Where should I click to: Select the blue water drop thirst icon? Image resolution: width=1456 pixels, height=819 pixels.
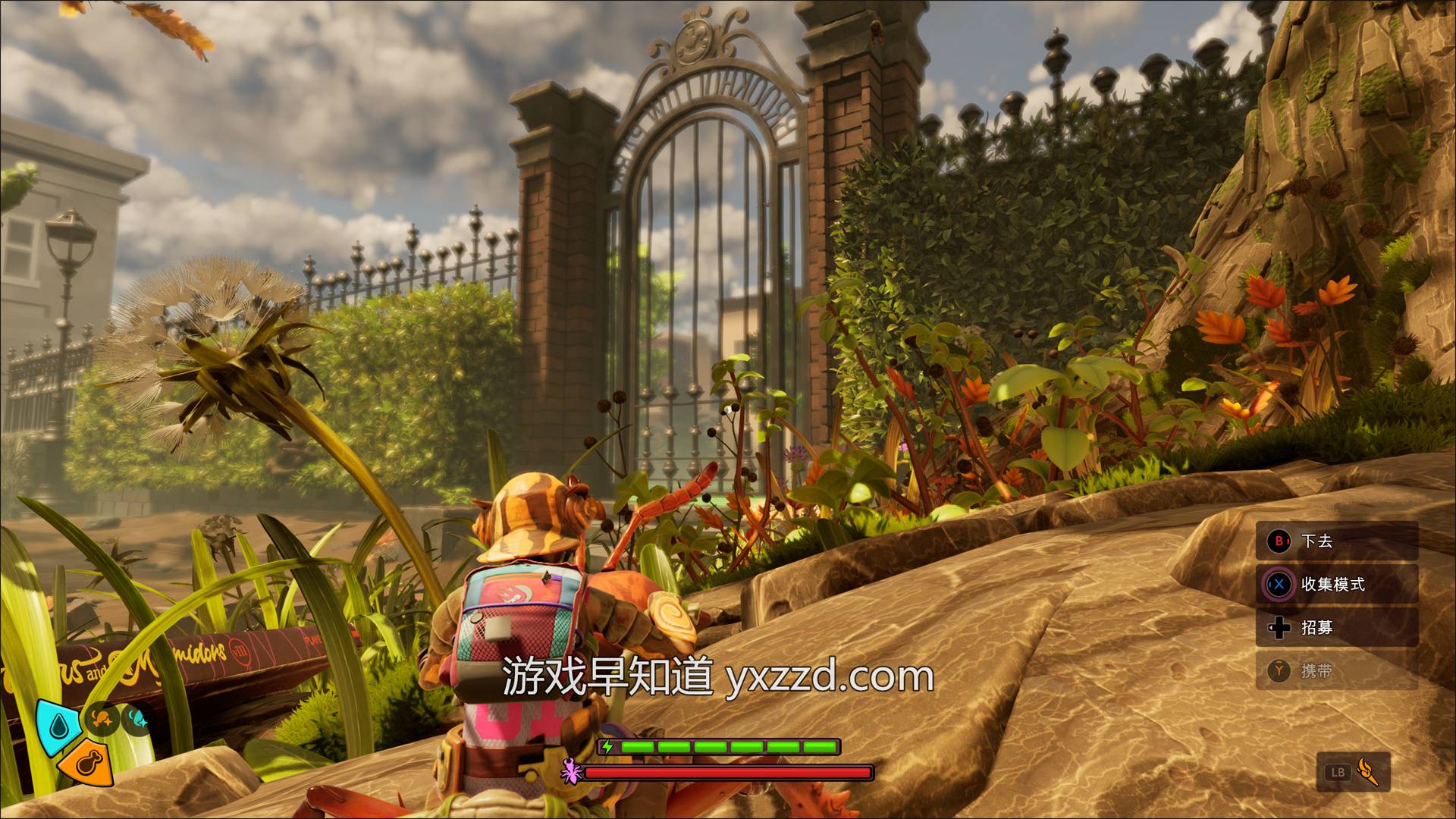pyautogui.click(x=59, y=726)
